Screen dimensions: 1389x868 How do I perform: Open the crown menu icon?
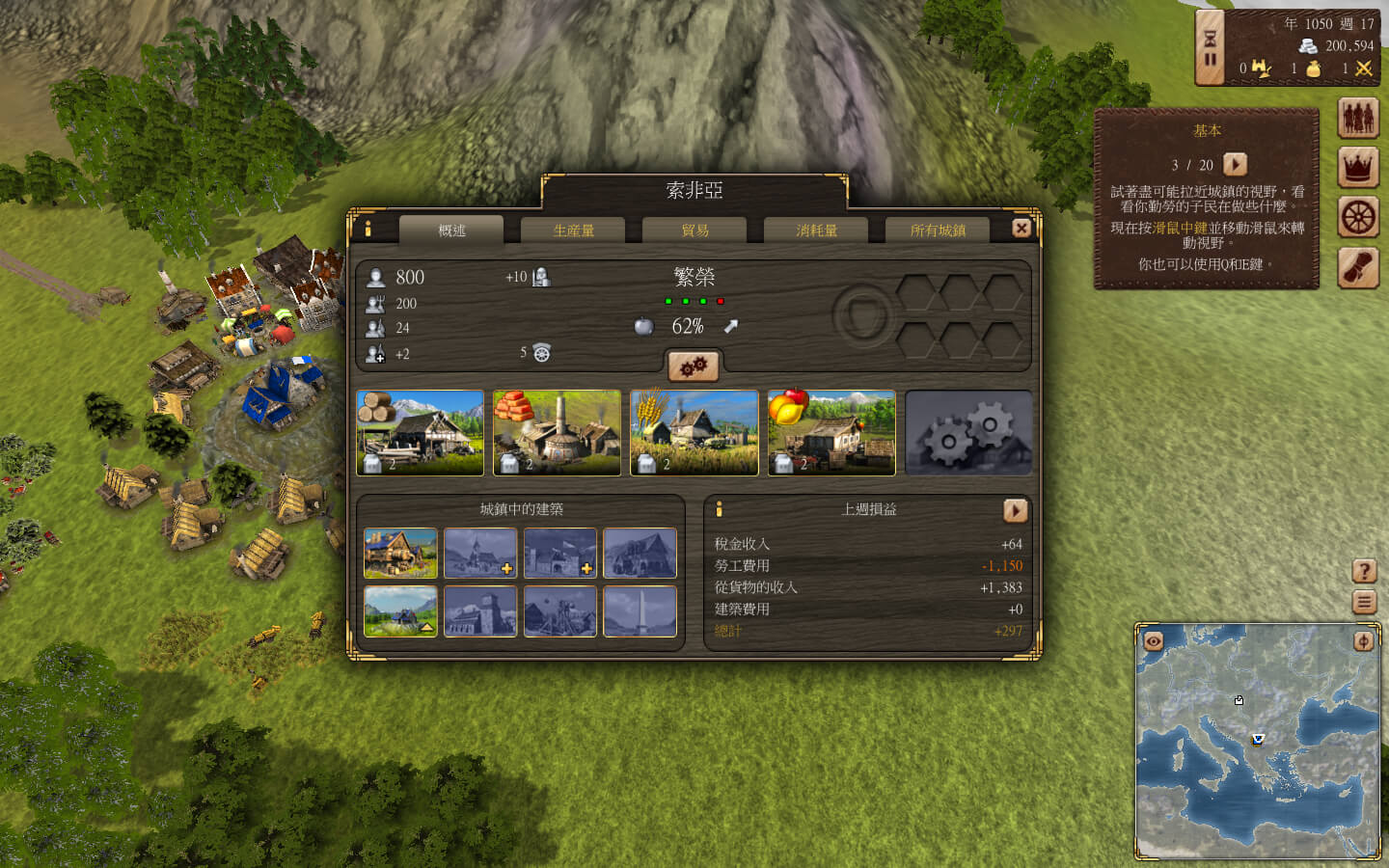tap(1358, 168)
